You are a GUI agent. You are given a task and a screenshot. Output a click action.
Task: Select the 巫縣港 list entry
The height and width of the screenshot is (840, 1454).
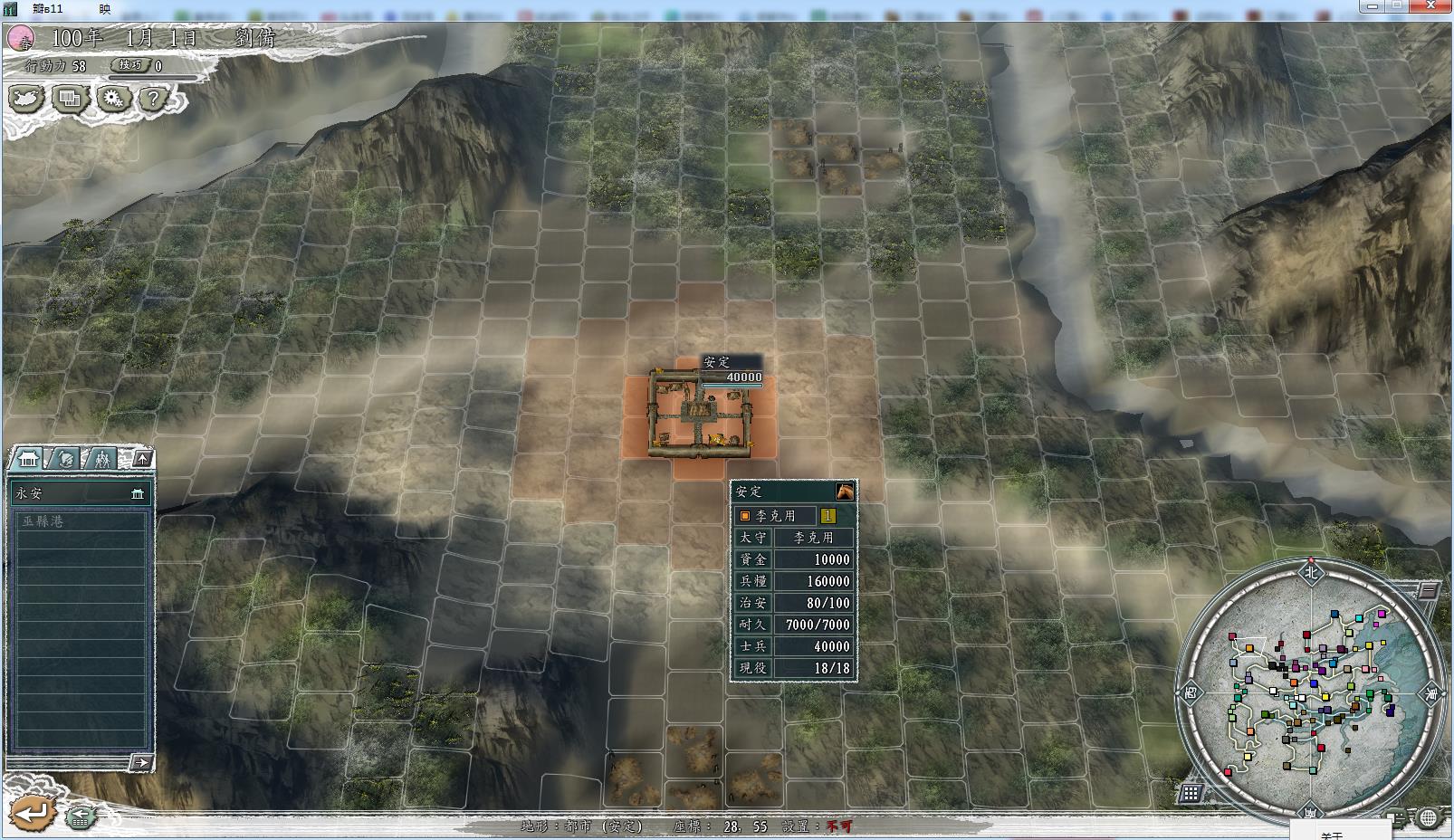click(x=78, y=521)
